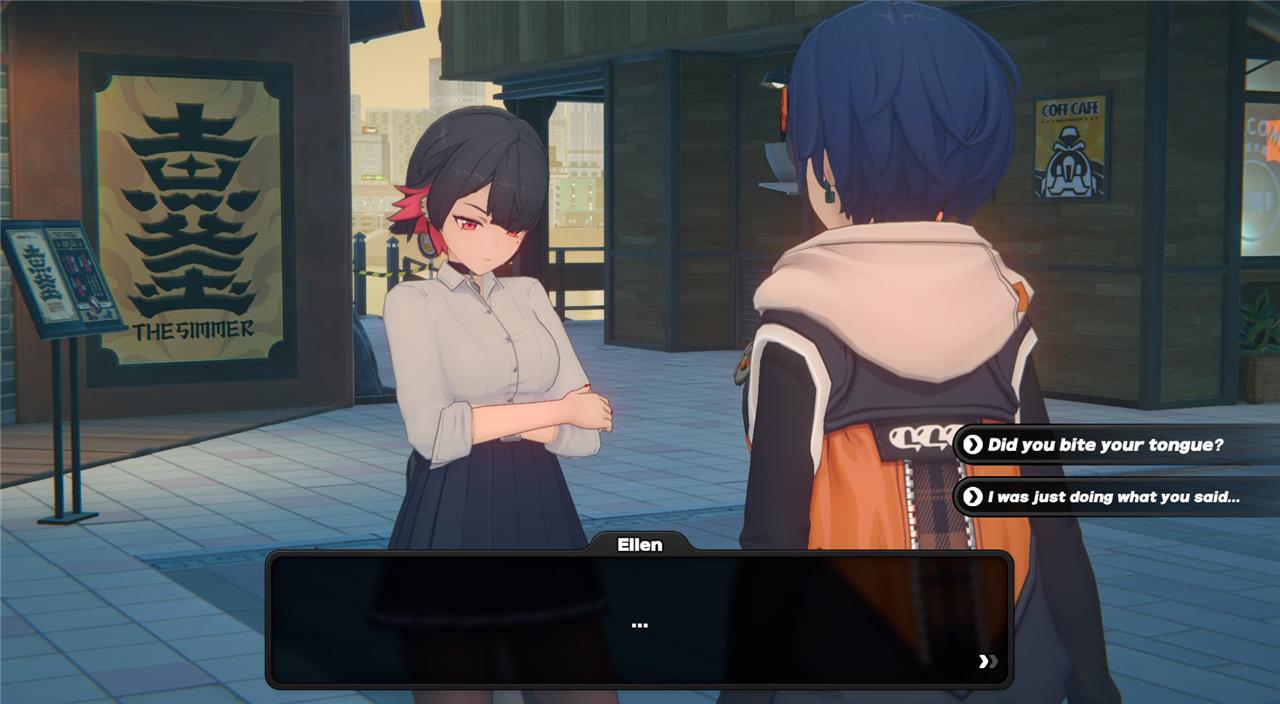Advance dialogue with the double-arrow icon

(988, 661)
